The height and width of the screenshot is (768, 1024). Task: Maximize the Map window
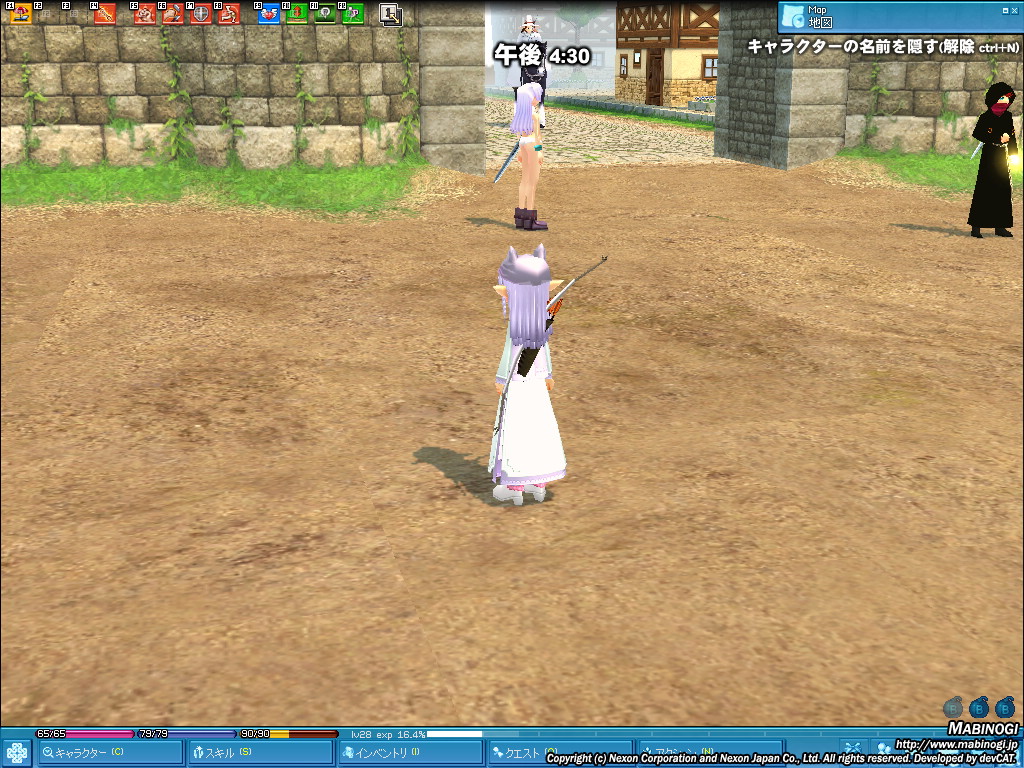click(1004, 10)
